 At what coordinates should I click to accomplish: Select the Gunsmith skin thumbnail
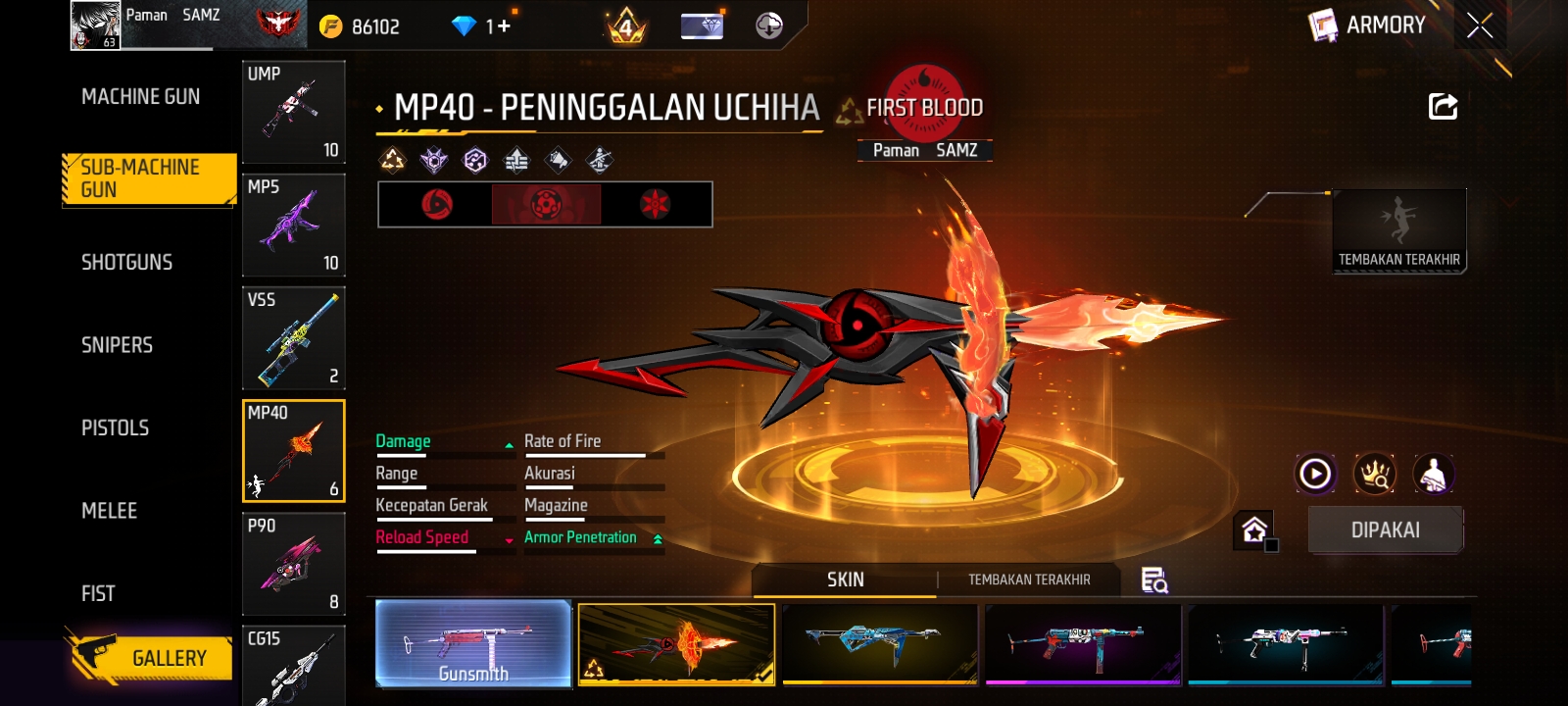473,642
